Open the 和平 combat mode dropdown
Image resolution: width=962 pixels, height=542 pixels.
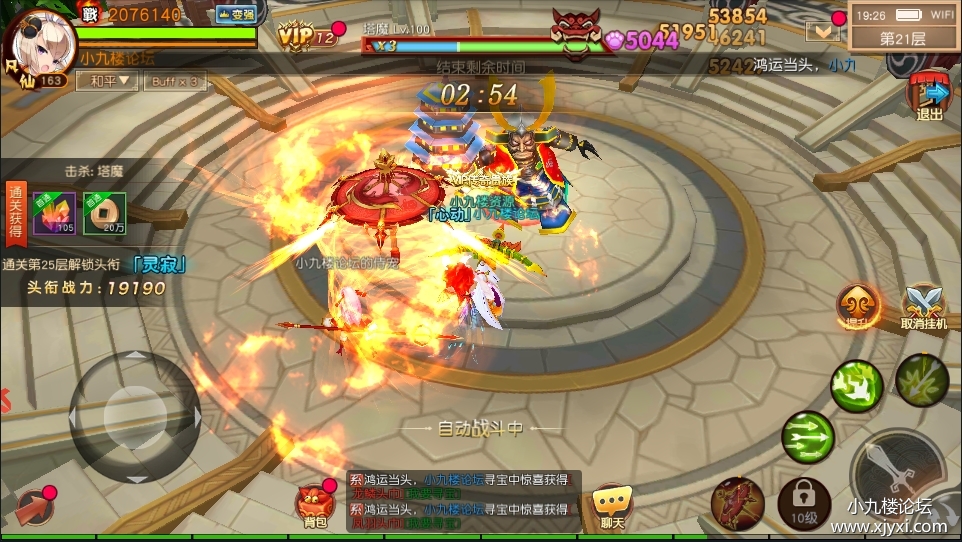[x=108, y=81]
